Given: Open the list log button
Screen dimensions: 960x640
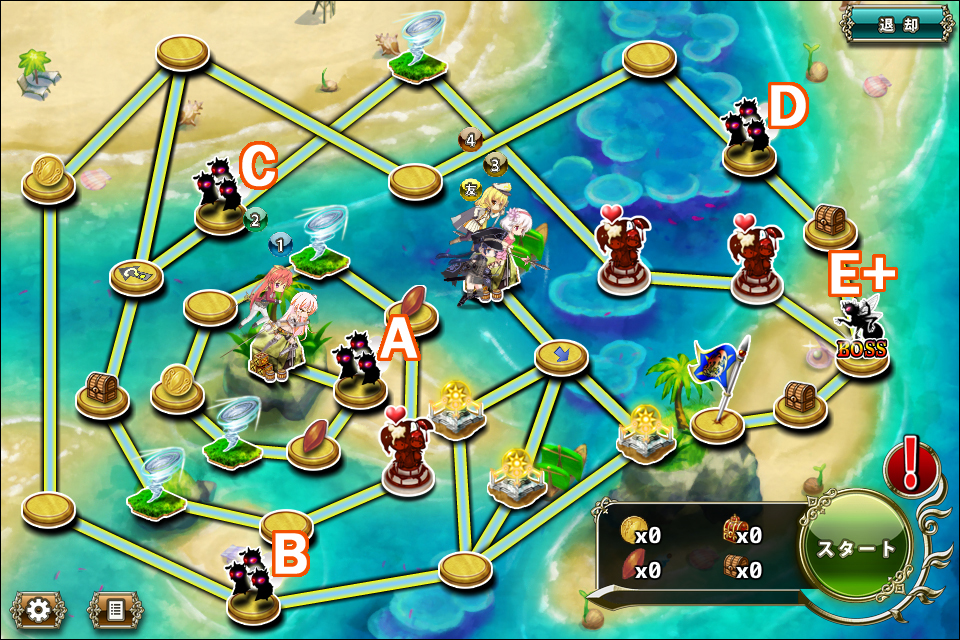Looking at the screenshot, I should click(x=113, y=608).
